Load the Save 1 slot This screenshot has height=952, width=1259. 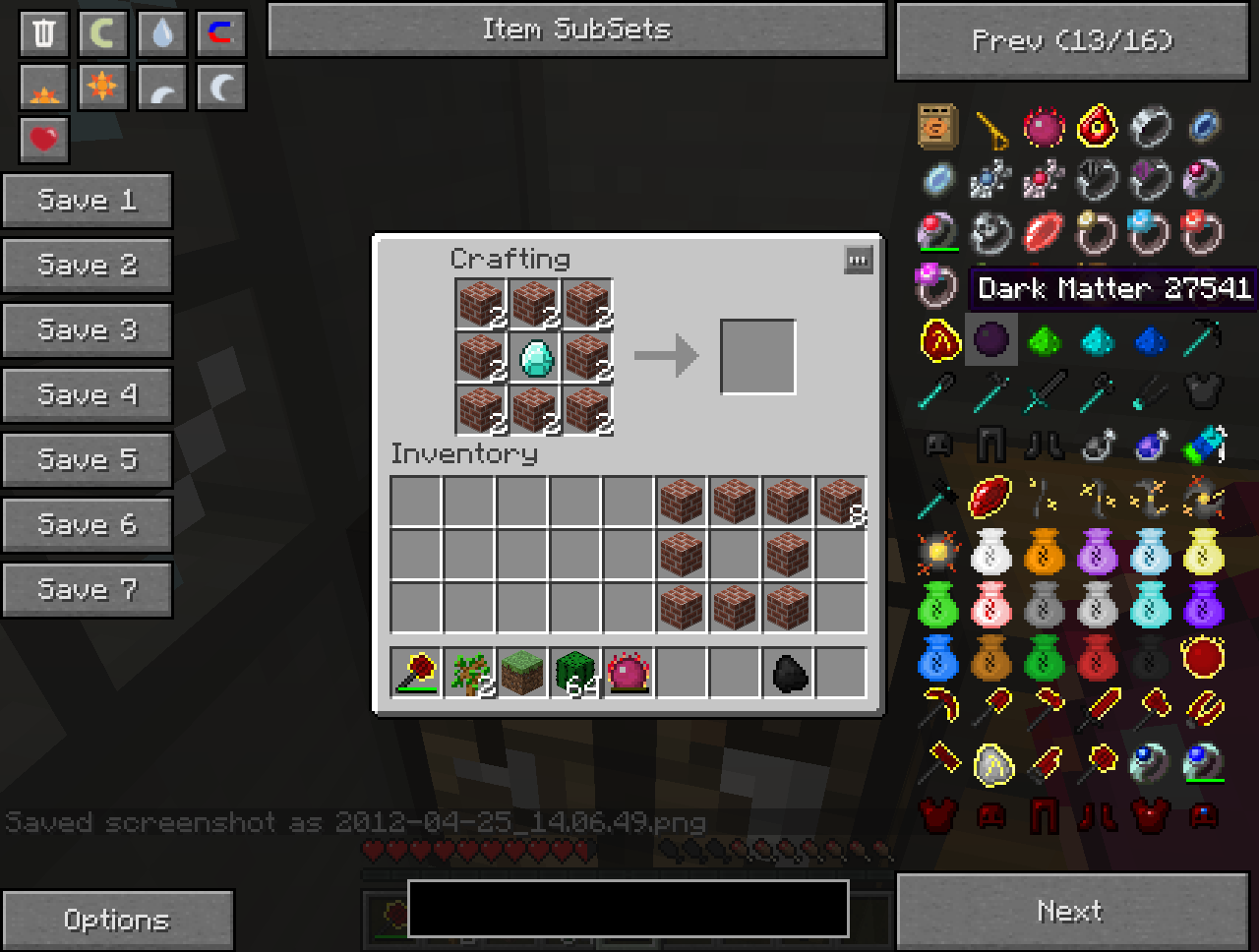(x=87, y=201)
